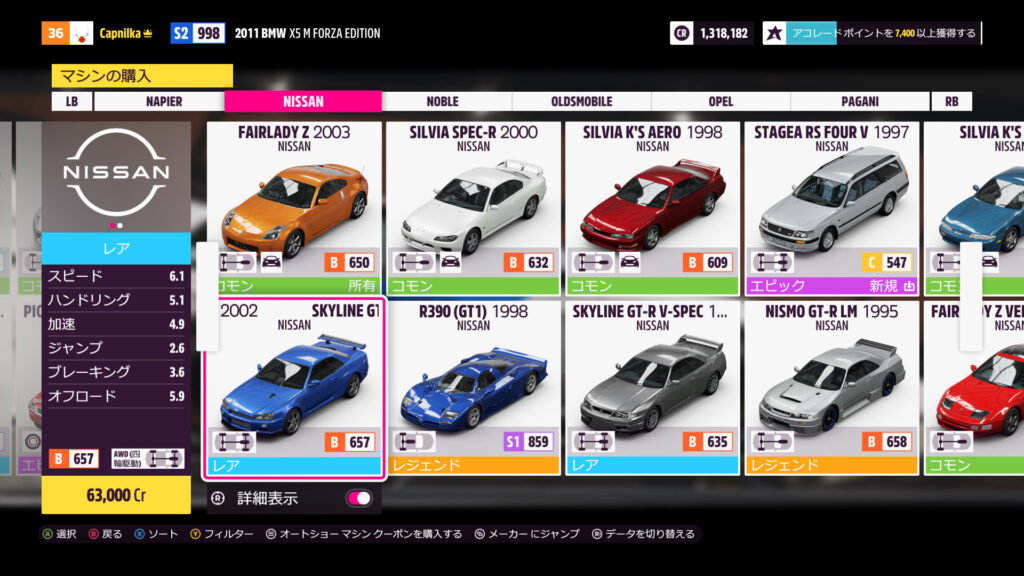The width and height of the screenshot is (1024, 576).
Task: Select the orange Fairlady Z 2003 card
Action: [294, 208]
